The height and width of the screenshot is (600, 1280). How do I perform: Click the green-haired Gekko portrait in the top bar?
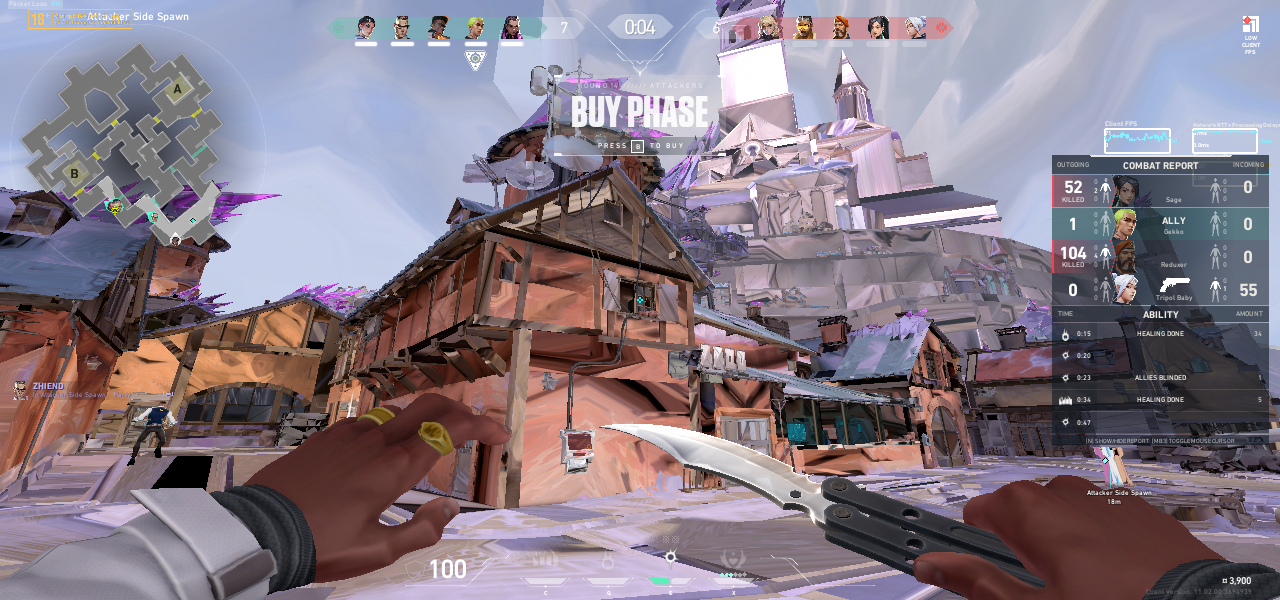click(476, 28)
